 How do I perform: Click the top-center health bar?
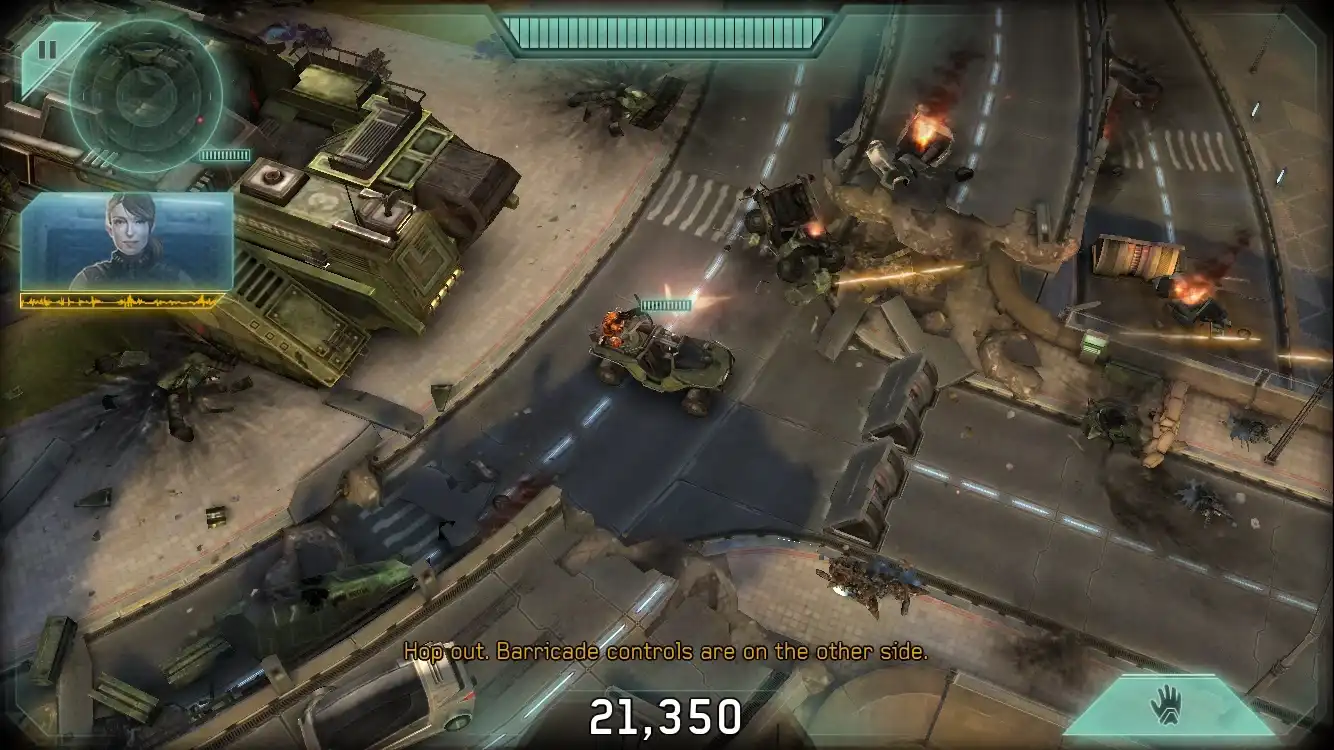(x=665, y=31)
